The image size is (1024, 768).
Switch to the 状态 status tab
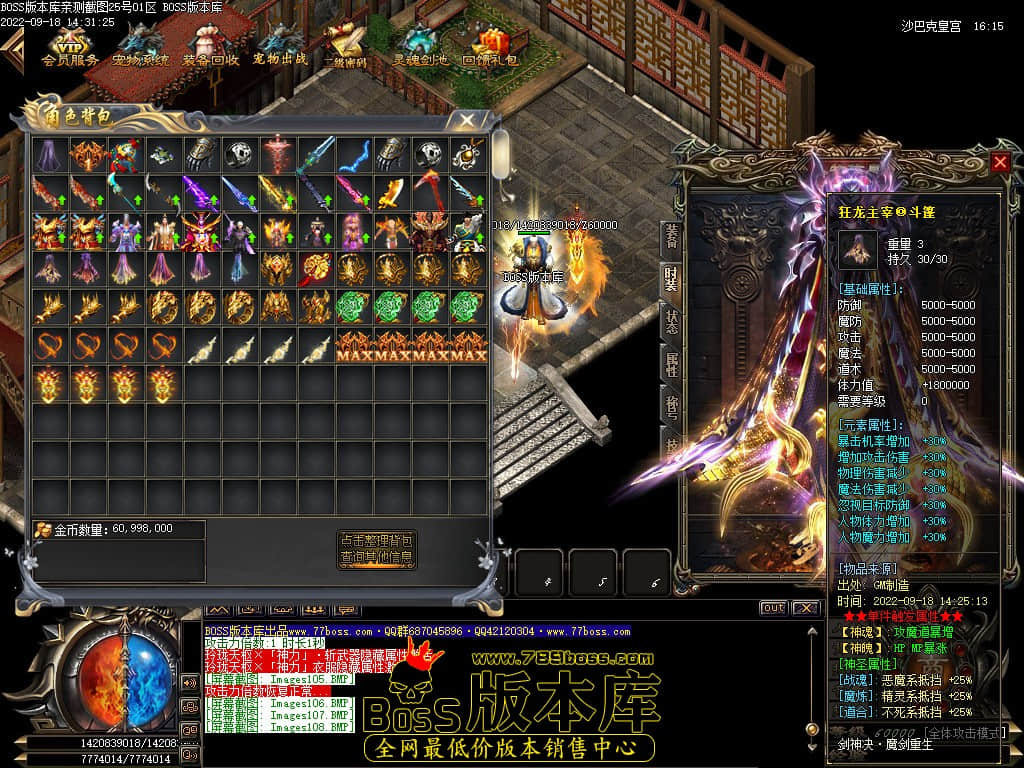click(x=671, y=322)
